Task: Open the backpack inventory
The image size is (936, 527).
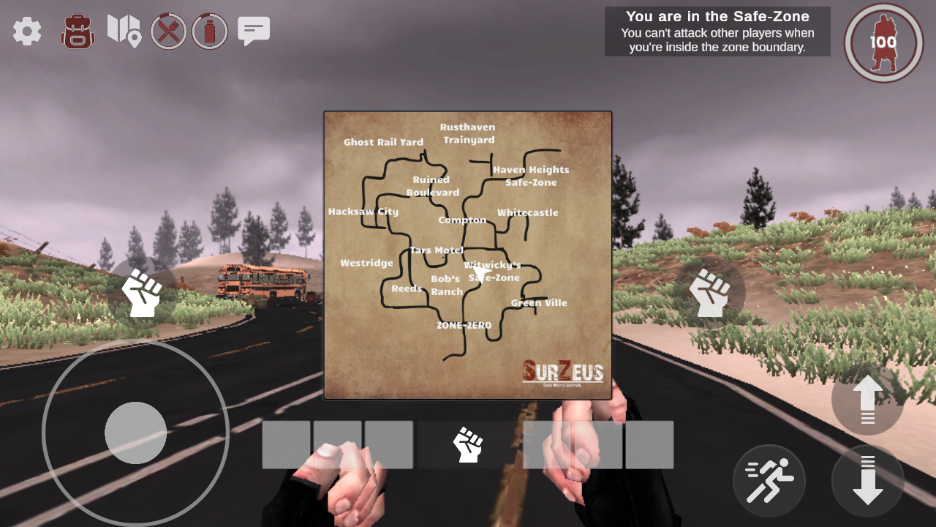Action: [77, 31]
